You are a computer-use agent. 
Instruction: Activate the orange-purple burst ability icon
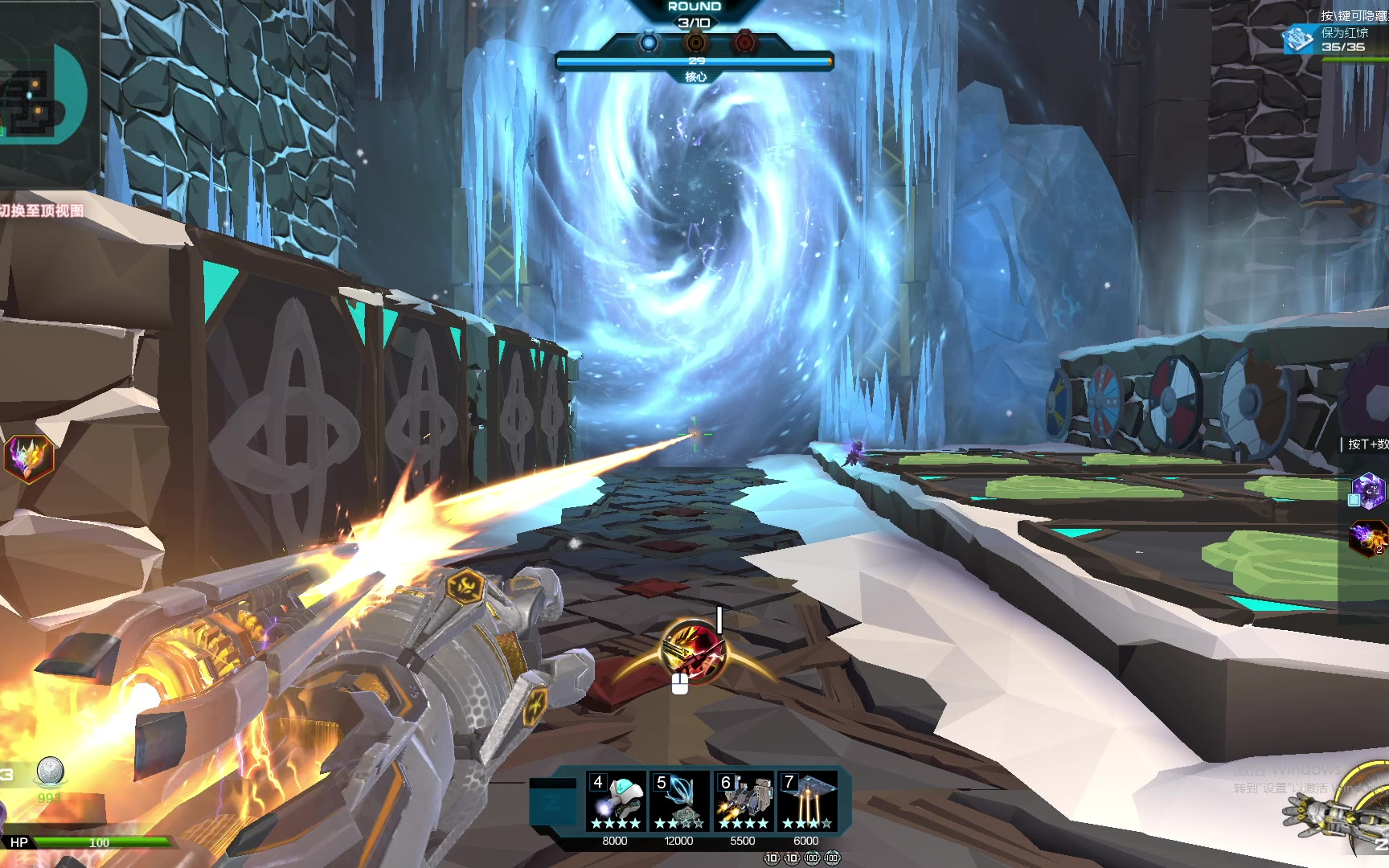(x=1368, y=538)
